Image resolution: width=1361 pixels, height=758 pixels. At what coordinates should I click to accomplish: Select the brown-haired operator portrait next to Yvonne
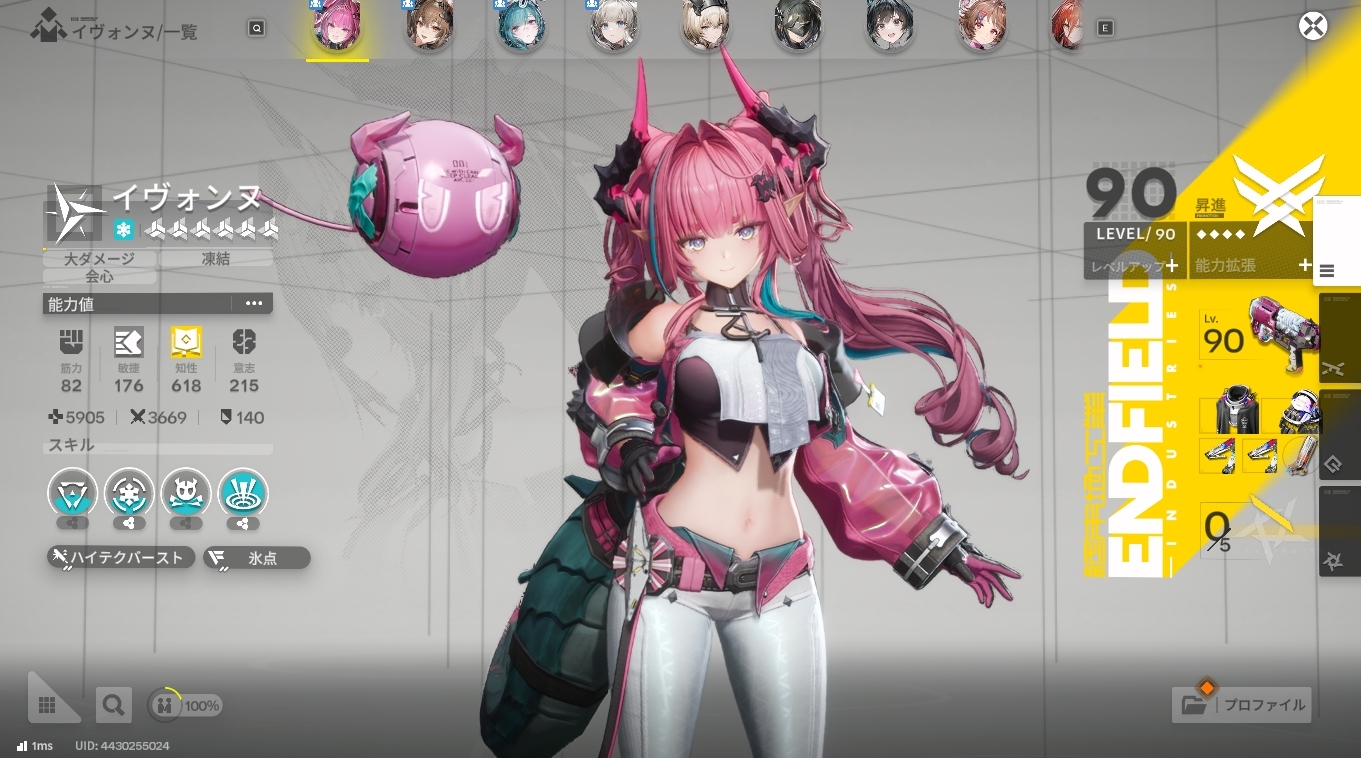[430, 27]
